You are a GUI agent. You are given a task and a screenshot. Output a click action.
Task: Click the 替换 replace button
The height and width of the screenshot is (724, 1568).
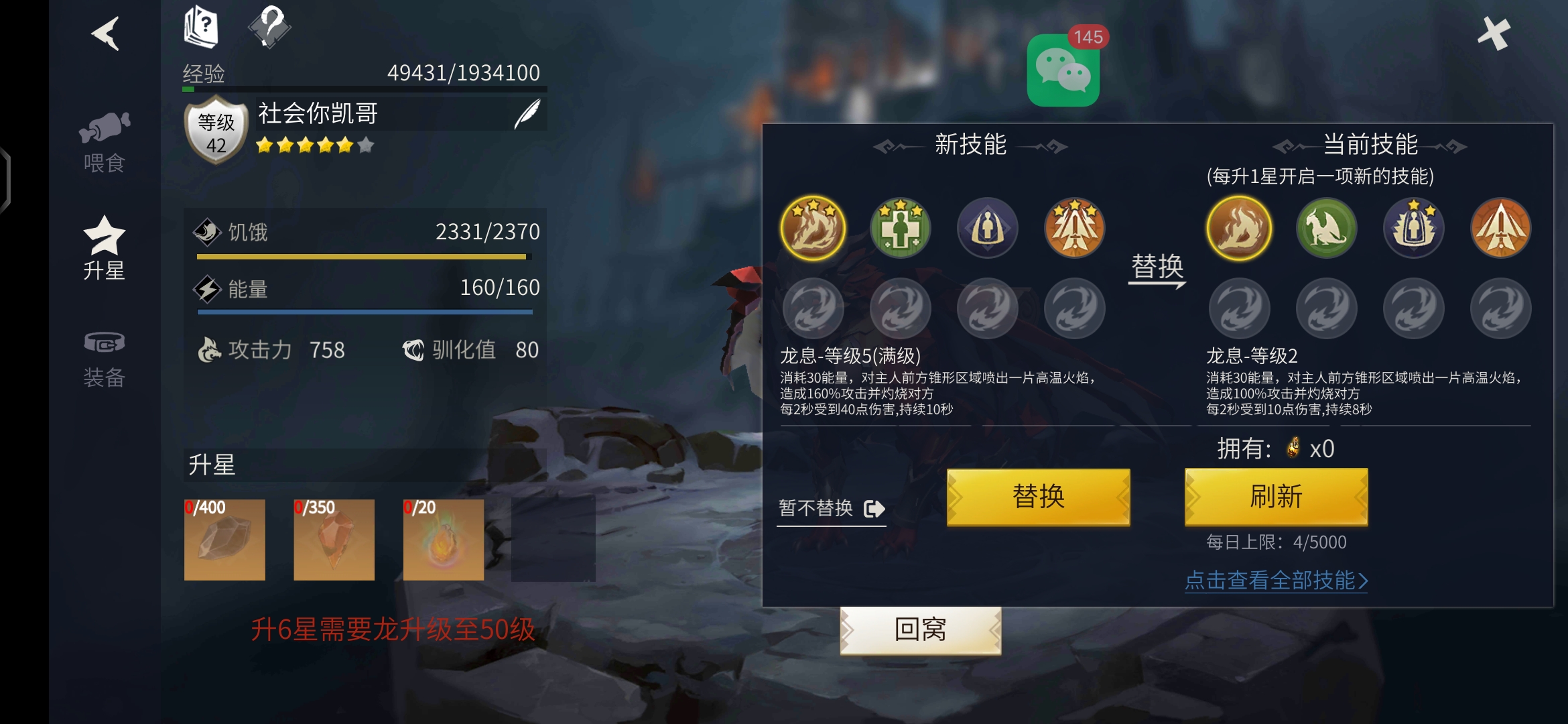(1038, 497)
